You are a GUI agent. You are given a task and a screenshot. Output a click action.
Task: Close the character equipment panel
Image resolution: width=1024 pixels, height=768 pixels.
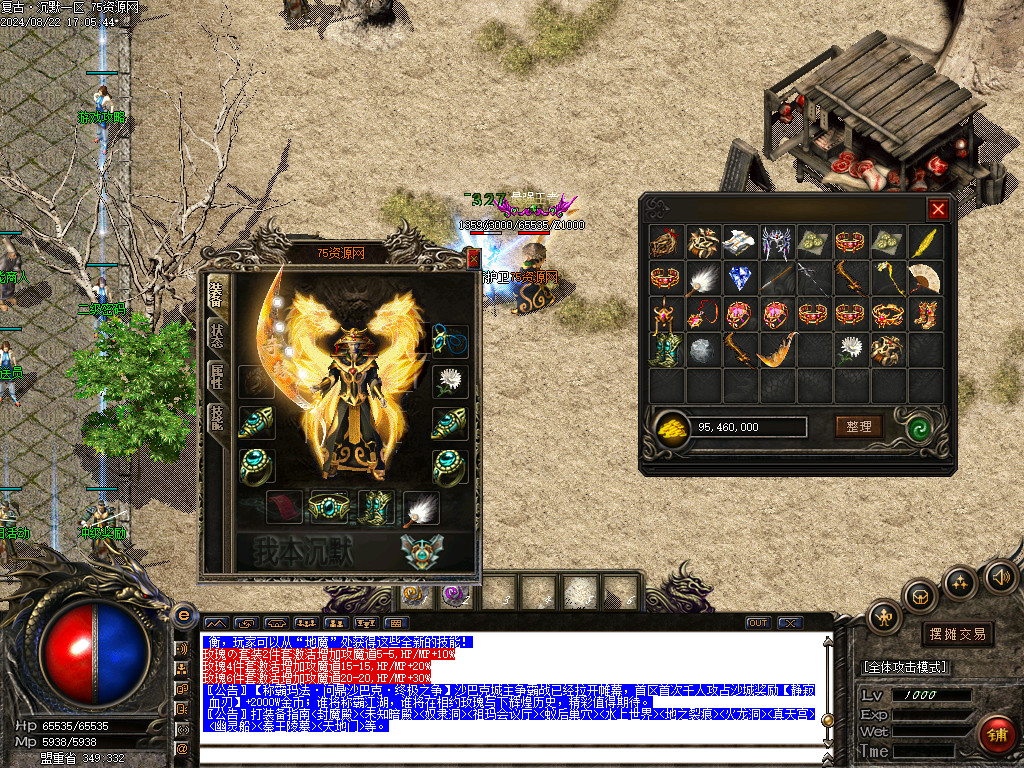tap(473, 259)
